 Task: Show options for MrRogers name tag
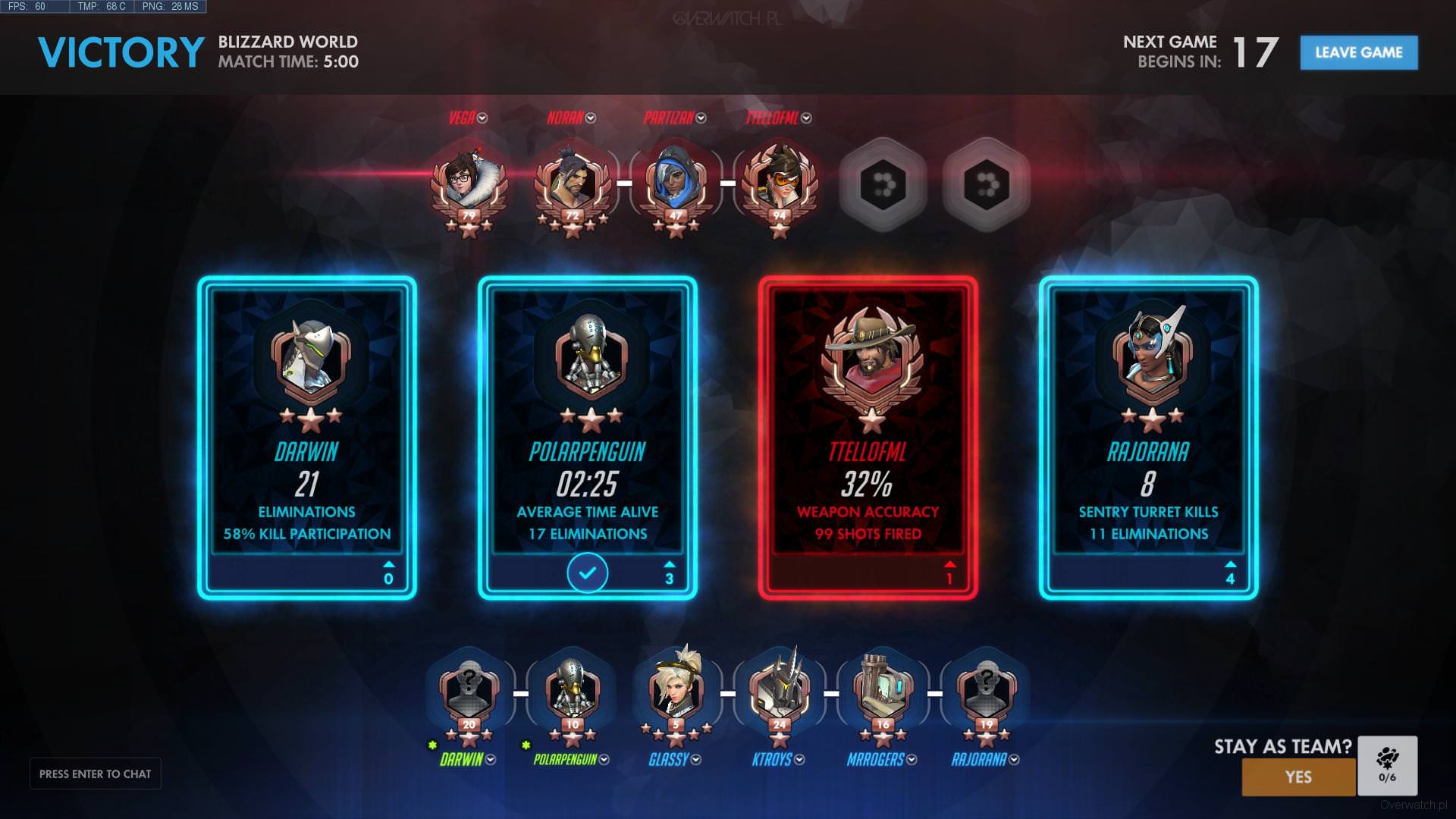coord(912,760)
